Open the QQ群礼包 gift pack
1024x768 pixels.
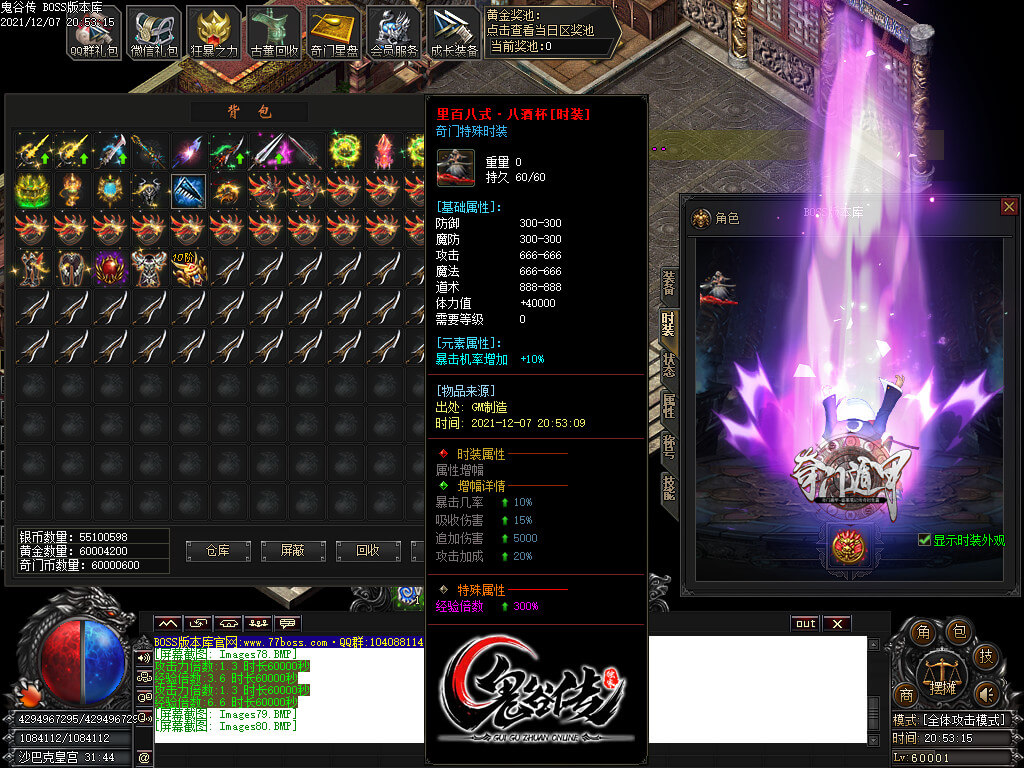pyautogui.click(x=94, y=32)
